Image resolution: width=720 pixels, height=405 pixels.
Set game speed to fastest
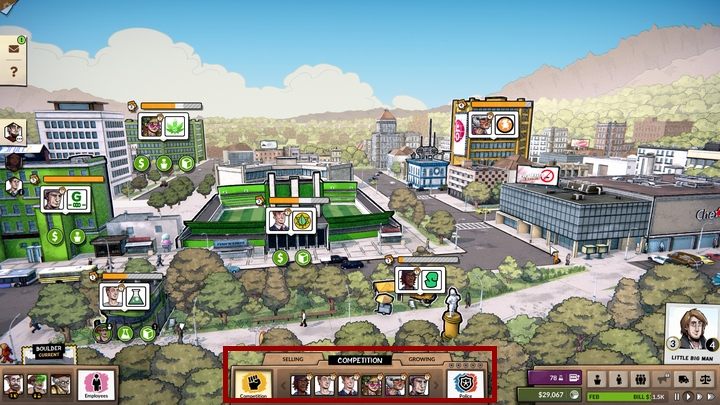click(x=709, y=398)
